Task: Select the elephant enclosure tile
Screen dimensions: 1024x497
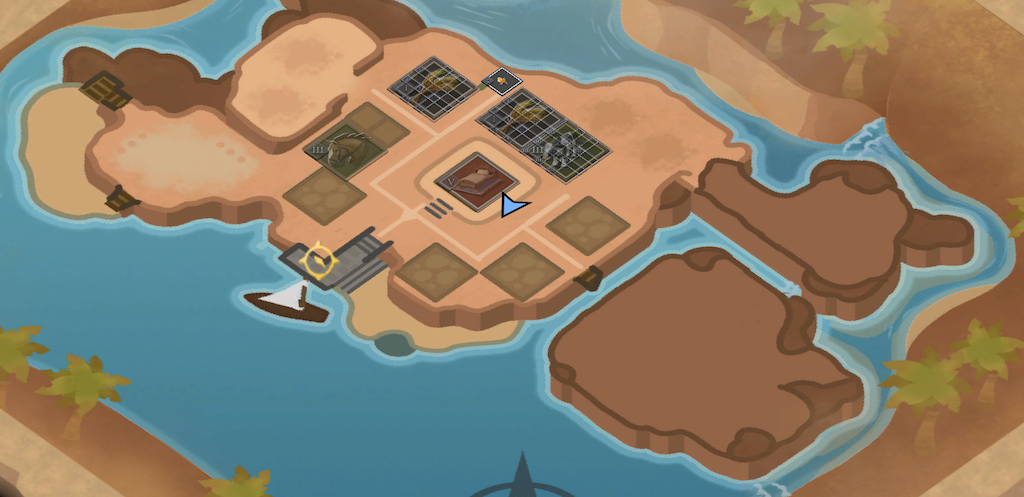Action: [566, 153]
